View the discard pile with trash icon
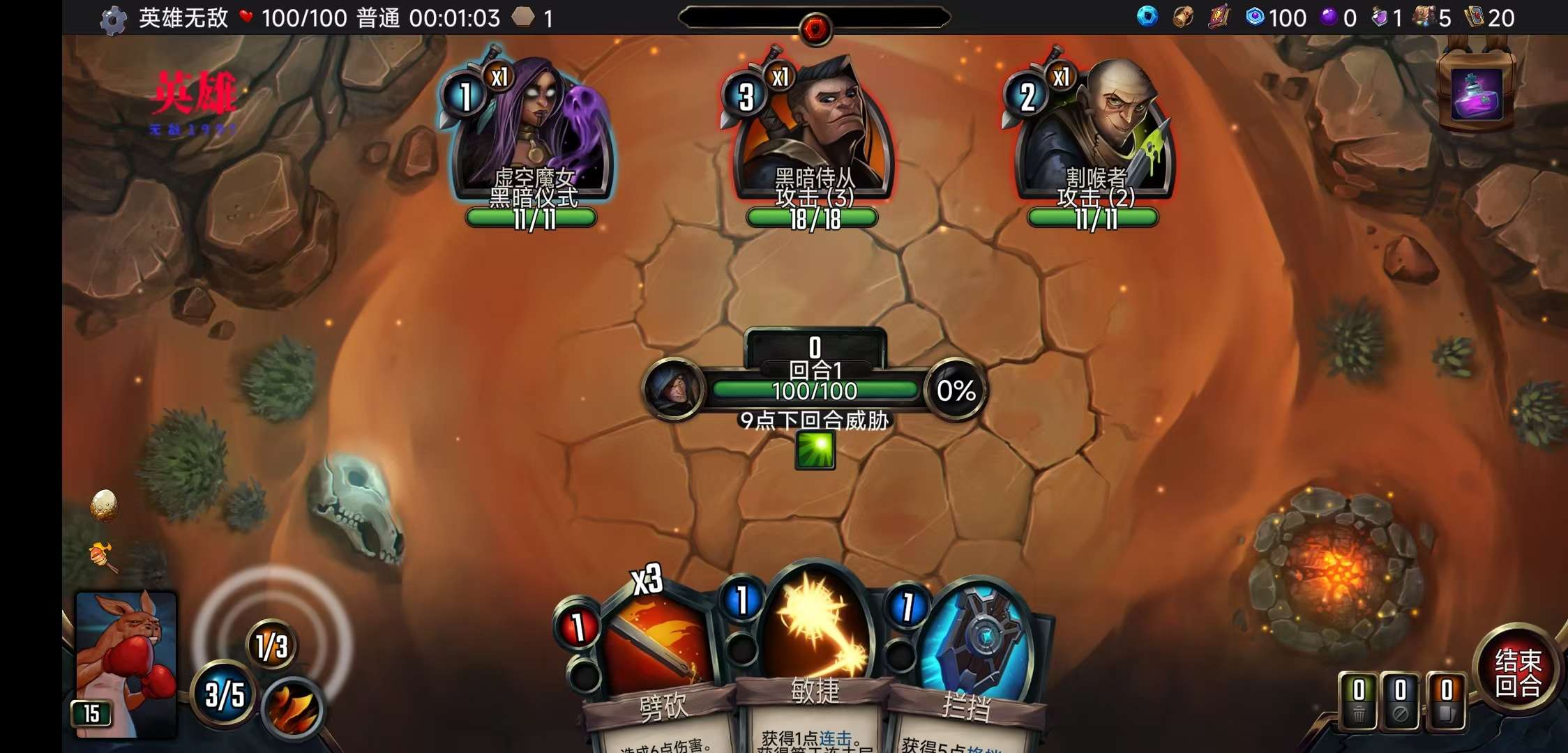 pyautogui.click(x=1359, y=701)
